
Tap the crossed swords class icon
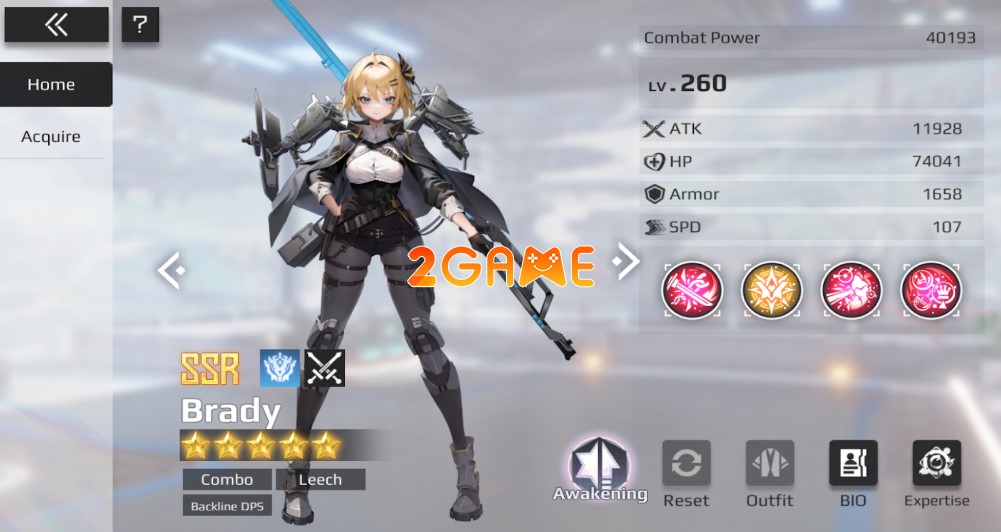(x=324, y=368)
